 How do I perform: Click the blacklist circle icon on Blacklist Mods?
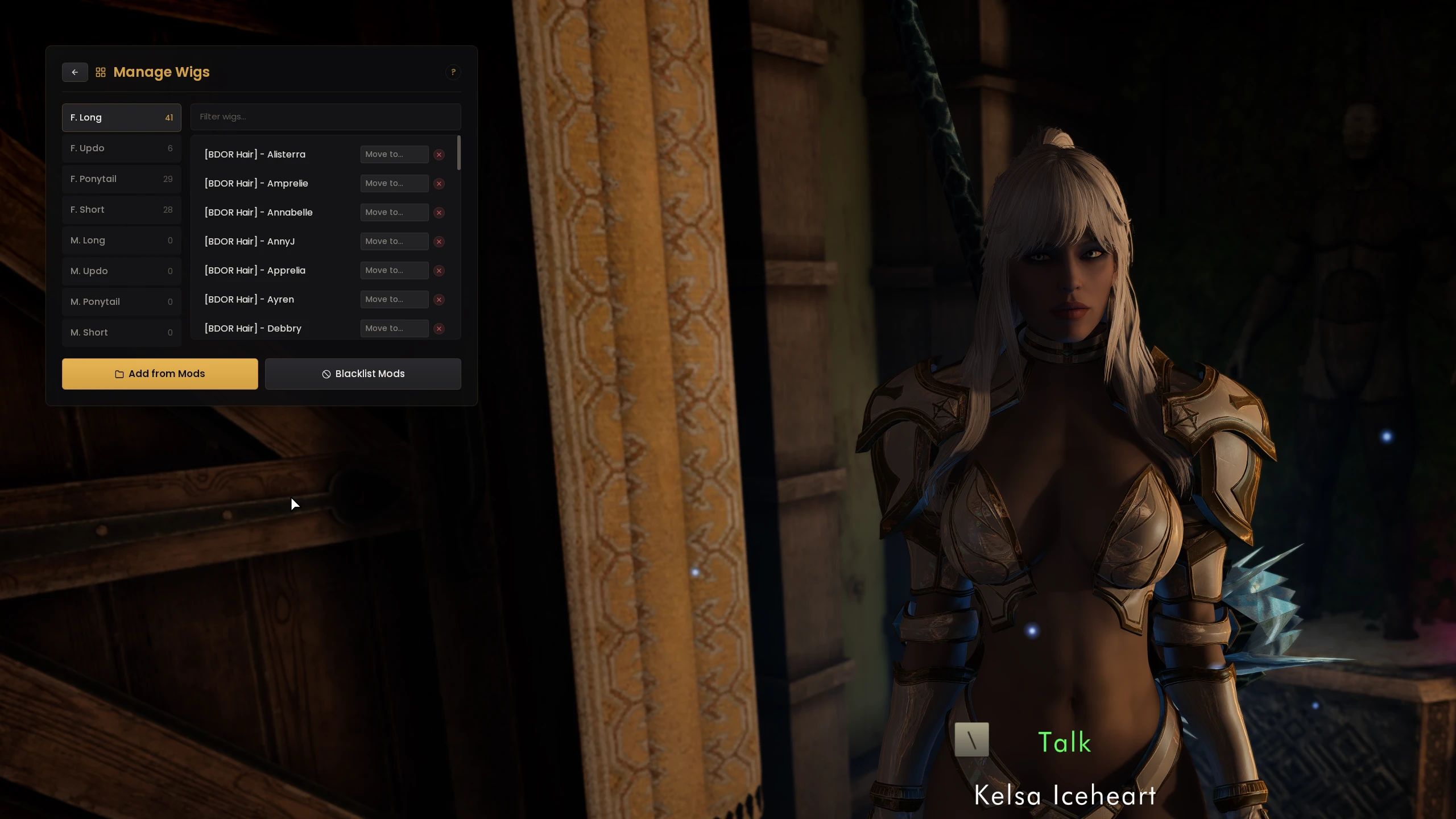[x=325, y=374]
